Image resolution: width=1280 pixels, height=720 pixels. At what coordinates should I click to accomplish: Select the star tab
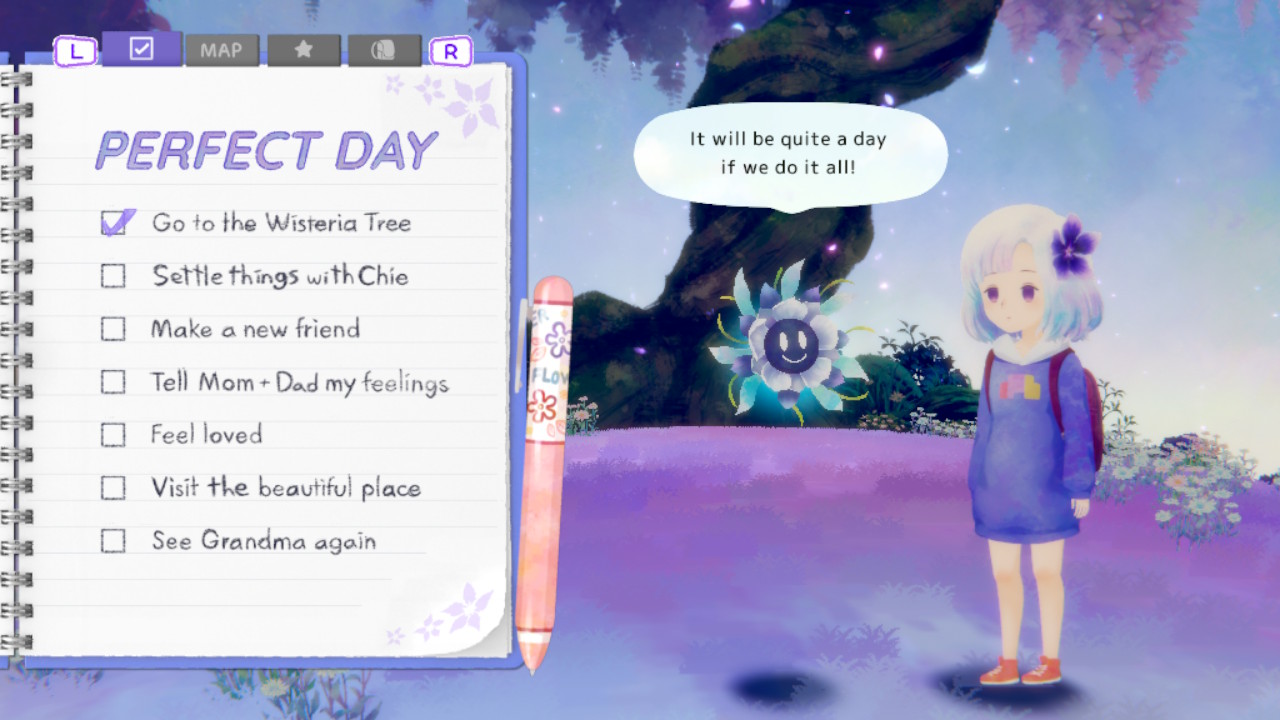[x=304, y=48]
